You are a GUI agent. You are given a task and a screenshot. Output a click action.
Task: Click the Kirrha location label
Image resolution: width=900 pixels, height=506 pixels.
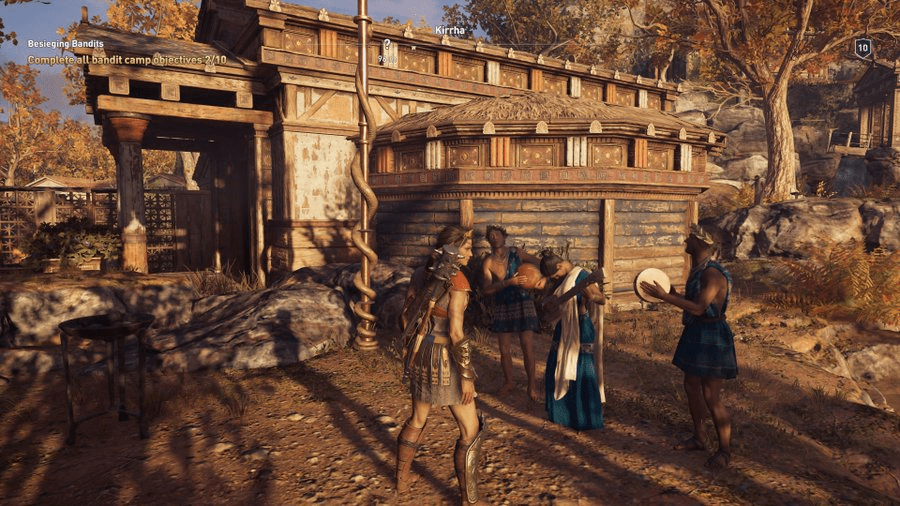[x=449, y=31]
